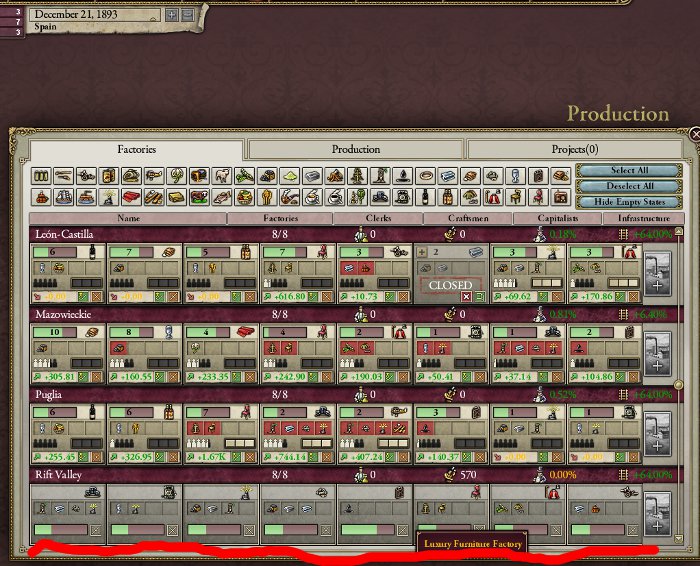Toggle Hide Empty States

click(x=629, y=201)
